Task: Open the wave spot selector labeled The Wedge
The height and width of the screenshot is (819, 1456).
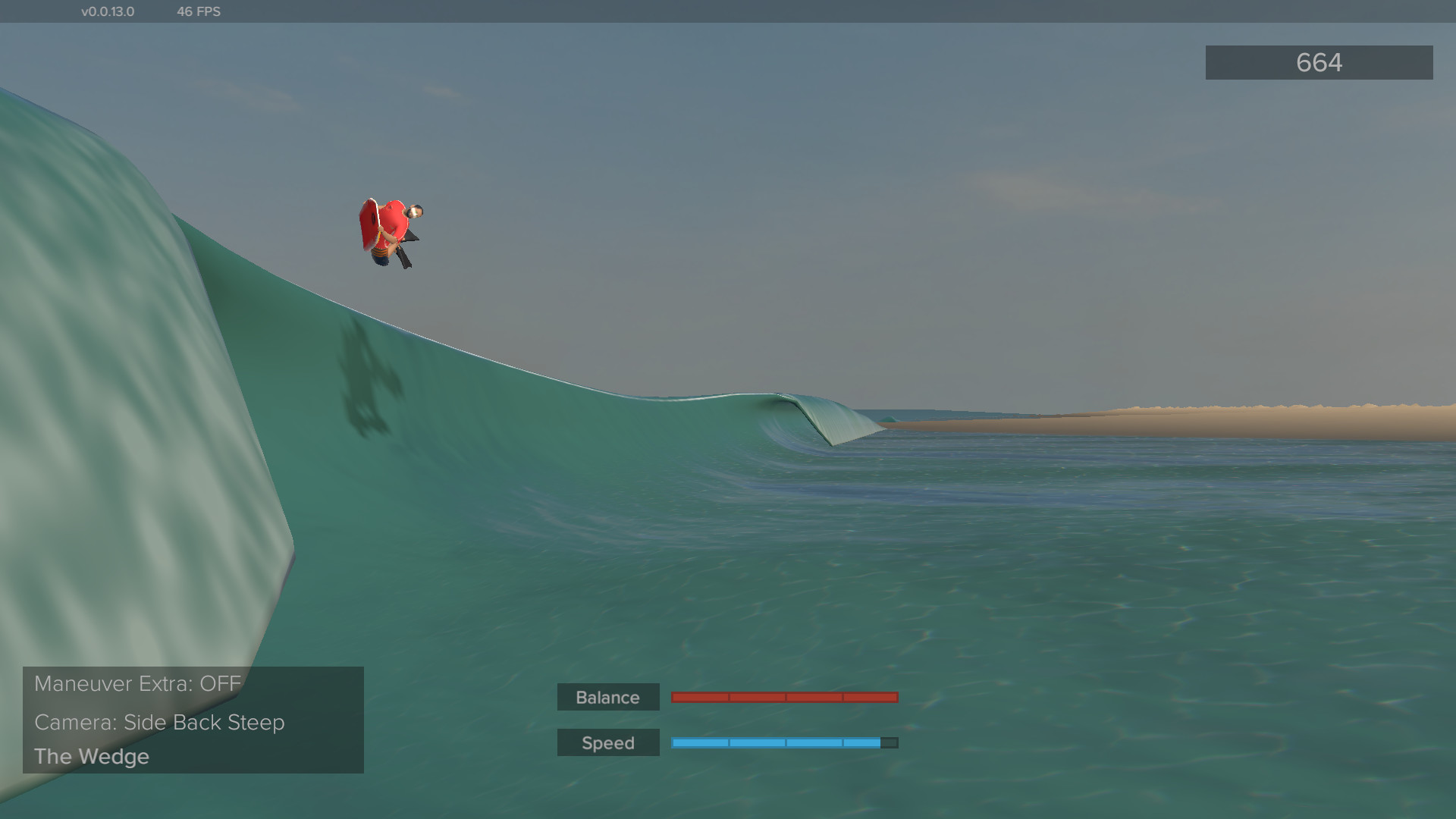Action: coord(92,756)
